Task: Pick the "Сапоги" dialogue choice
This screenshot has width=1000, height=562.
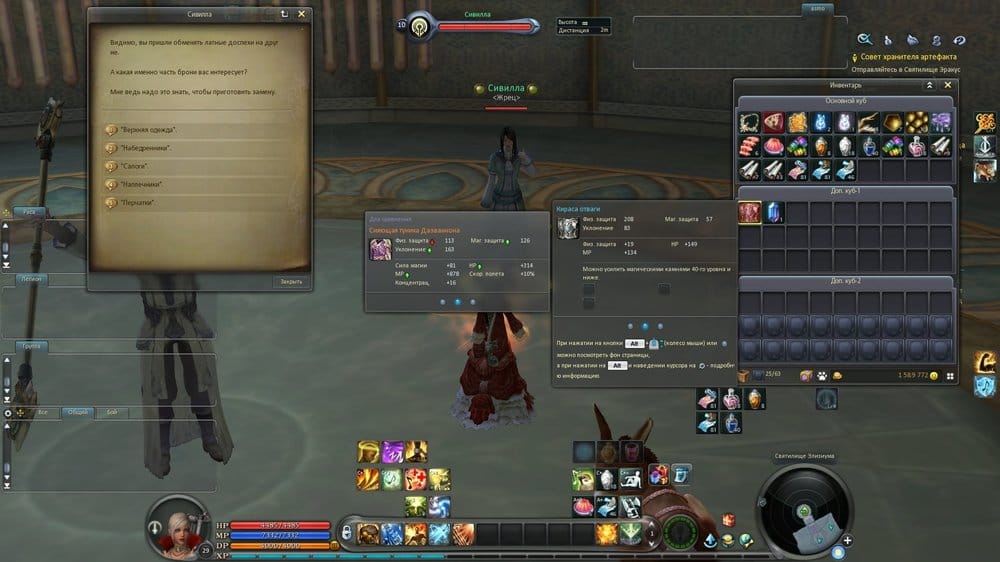Action: coord(134,166)
